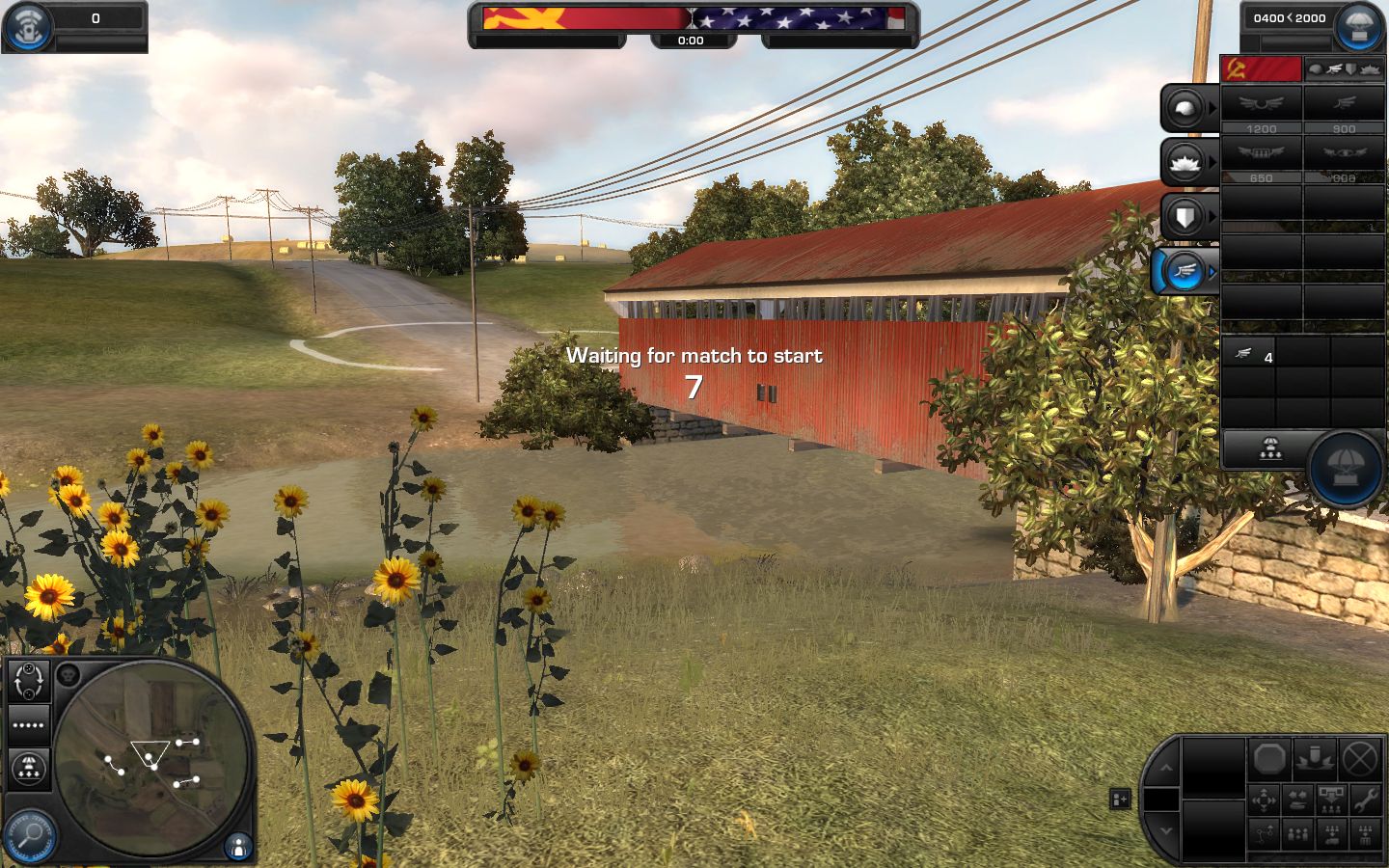Toggle the rotate-camera arrows button
The image size is (1389, 868).
[29, 681]
